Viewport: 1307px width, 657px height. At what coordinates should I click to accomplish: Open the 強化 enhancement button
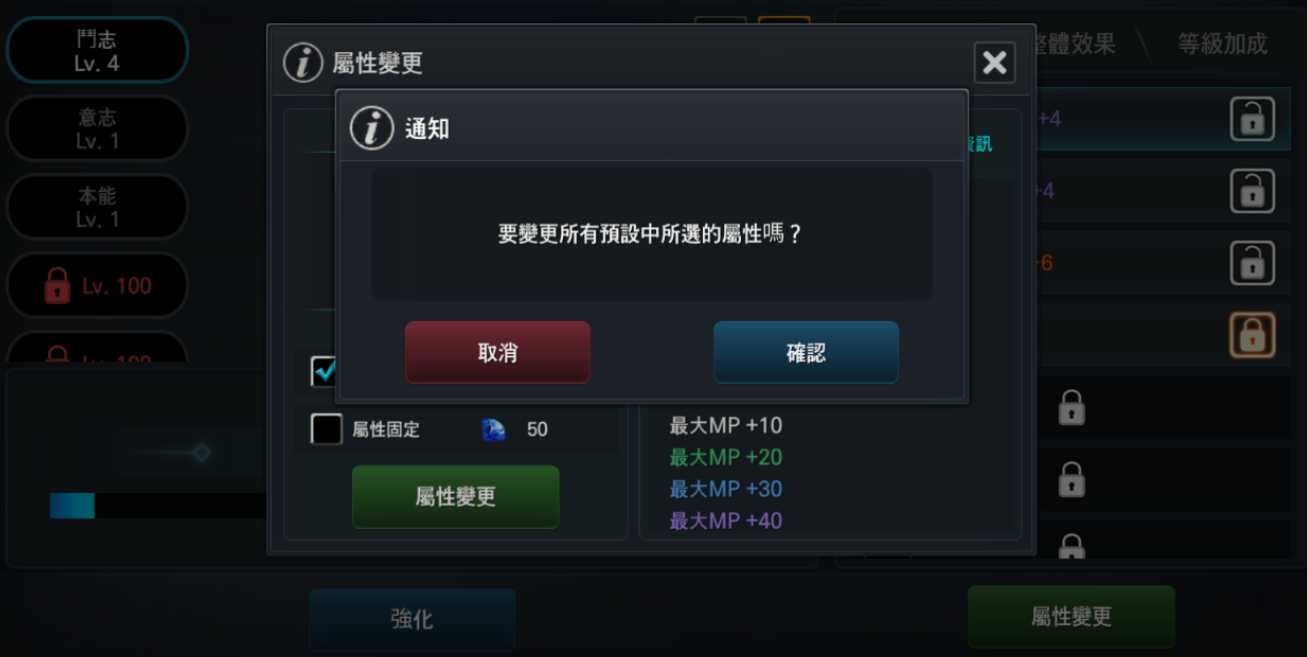point(412,619)
